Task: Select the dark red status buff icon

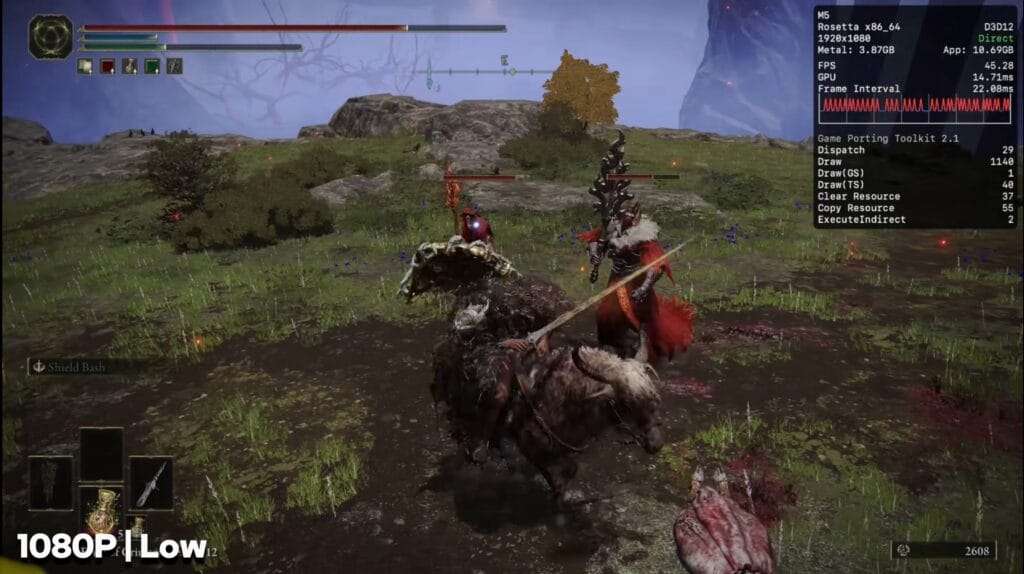Action: [107, 66]
